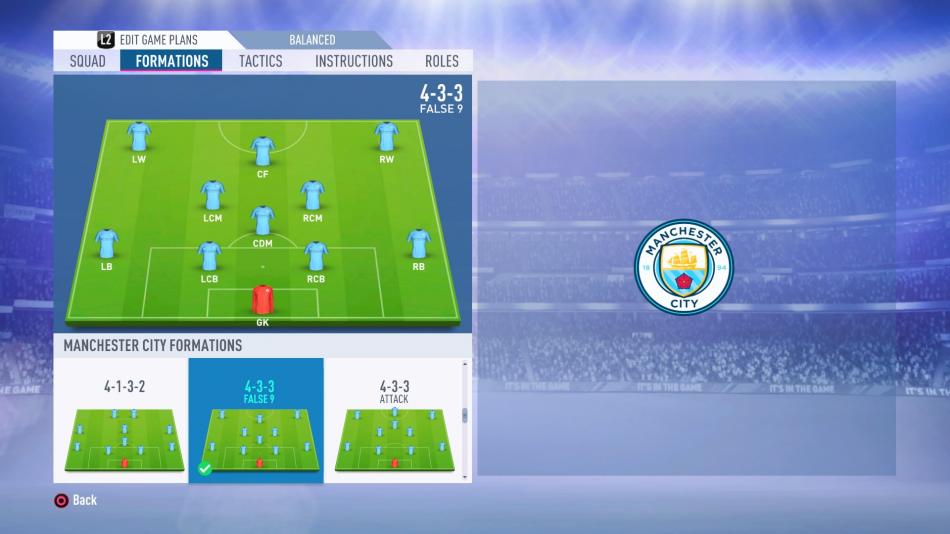Select the LCB player on the pitch

209,257
